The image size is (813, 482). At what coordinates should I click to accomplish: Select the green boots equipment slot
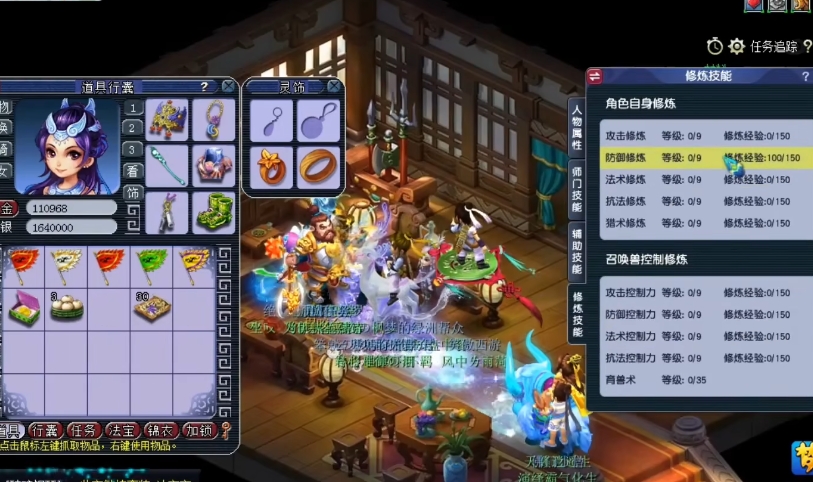pyautogui.click(x=214, y=212)
